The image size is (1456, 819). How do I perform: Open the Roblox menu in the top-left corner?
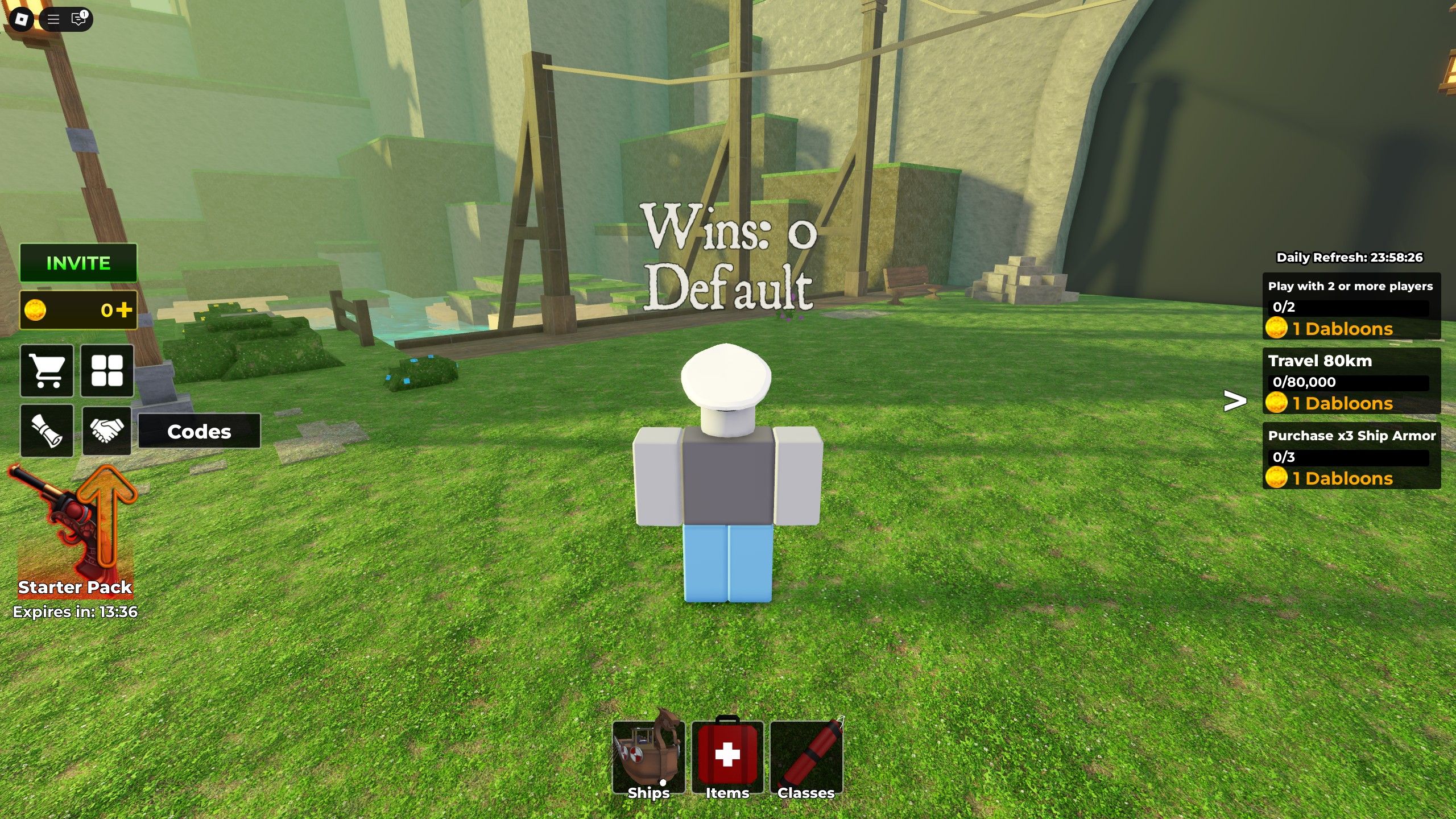pos(22,20)
